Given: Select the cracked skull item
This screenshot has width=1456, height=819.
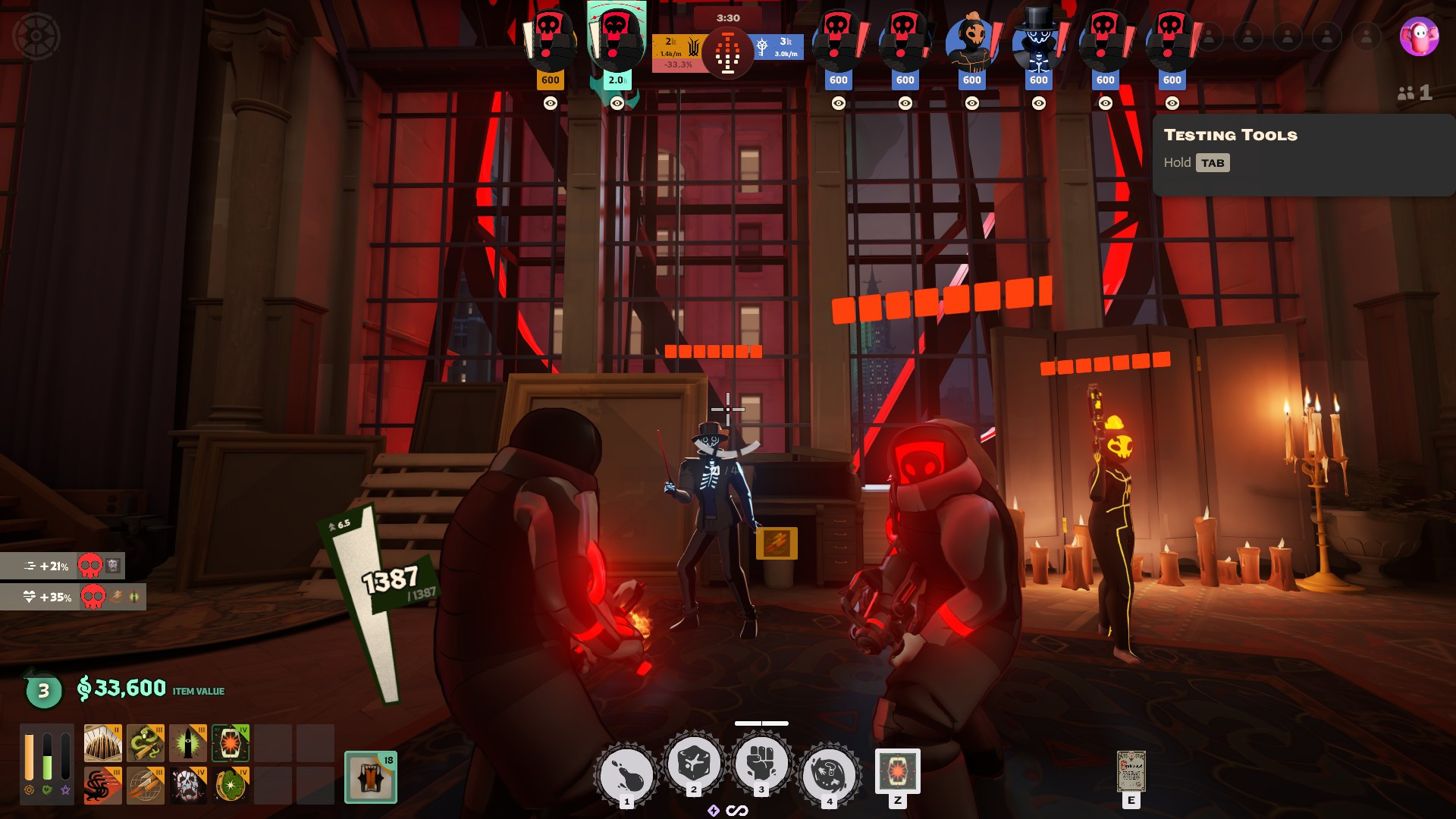Looking at the screenshot, I should tap(187, 786).
